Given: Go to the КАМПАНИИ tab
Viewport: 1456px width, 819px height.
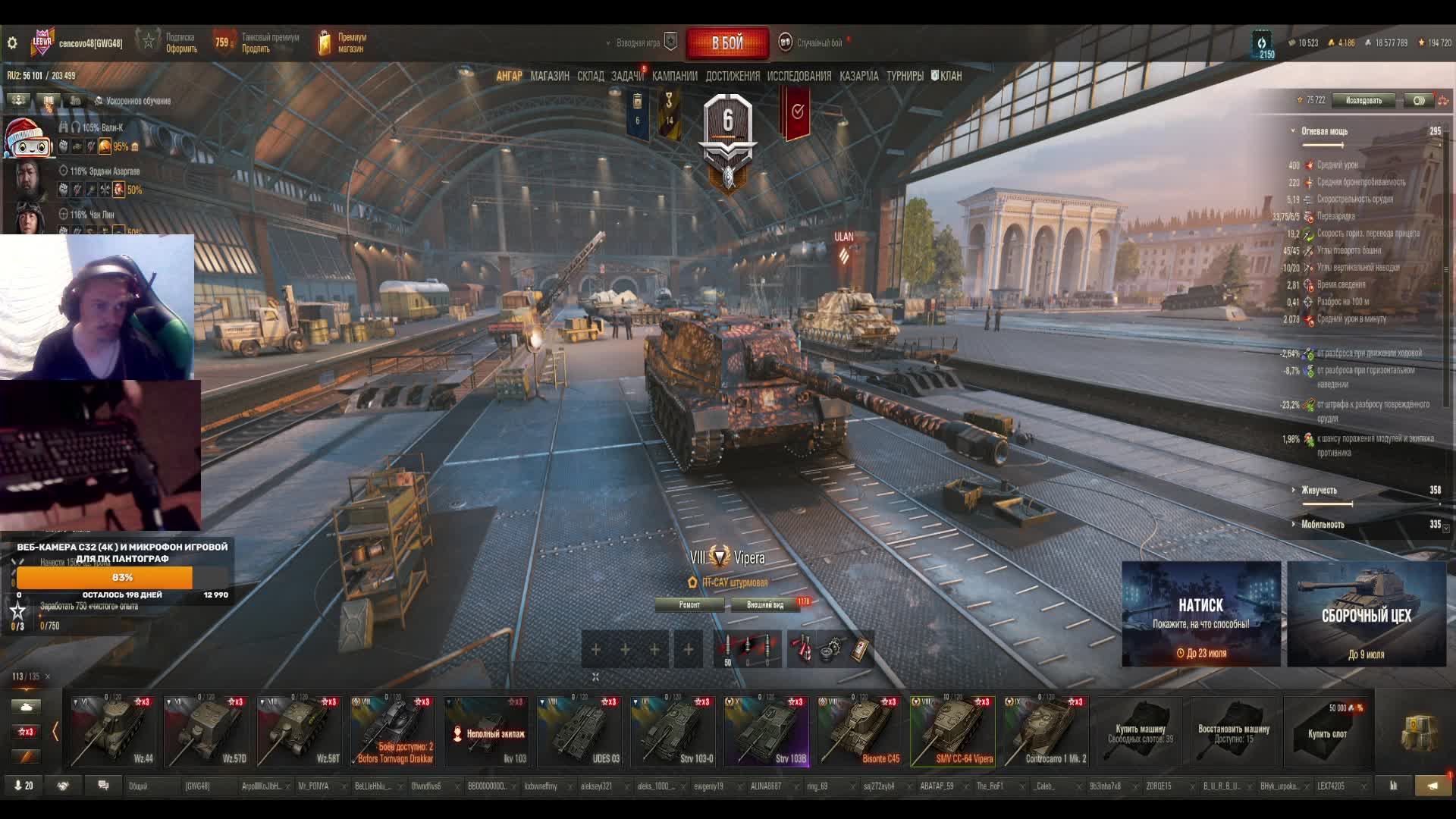Looking at the screenshot, I should 674,76.
